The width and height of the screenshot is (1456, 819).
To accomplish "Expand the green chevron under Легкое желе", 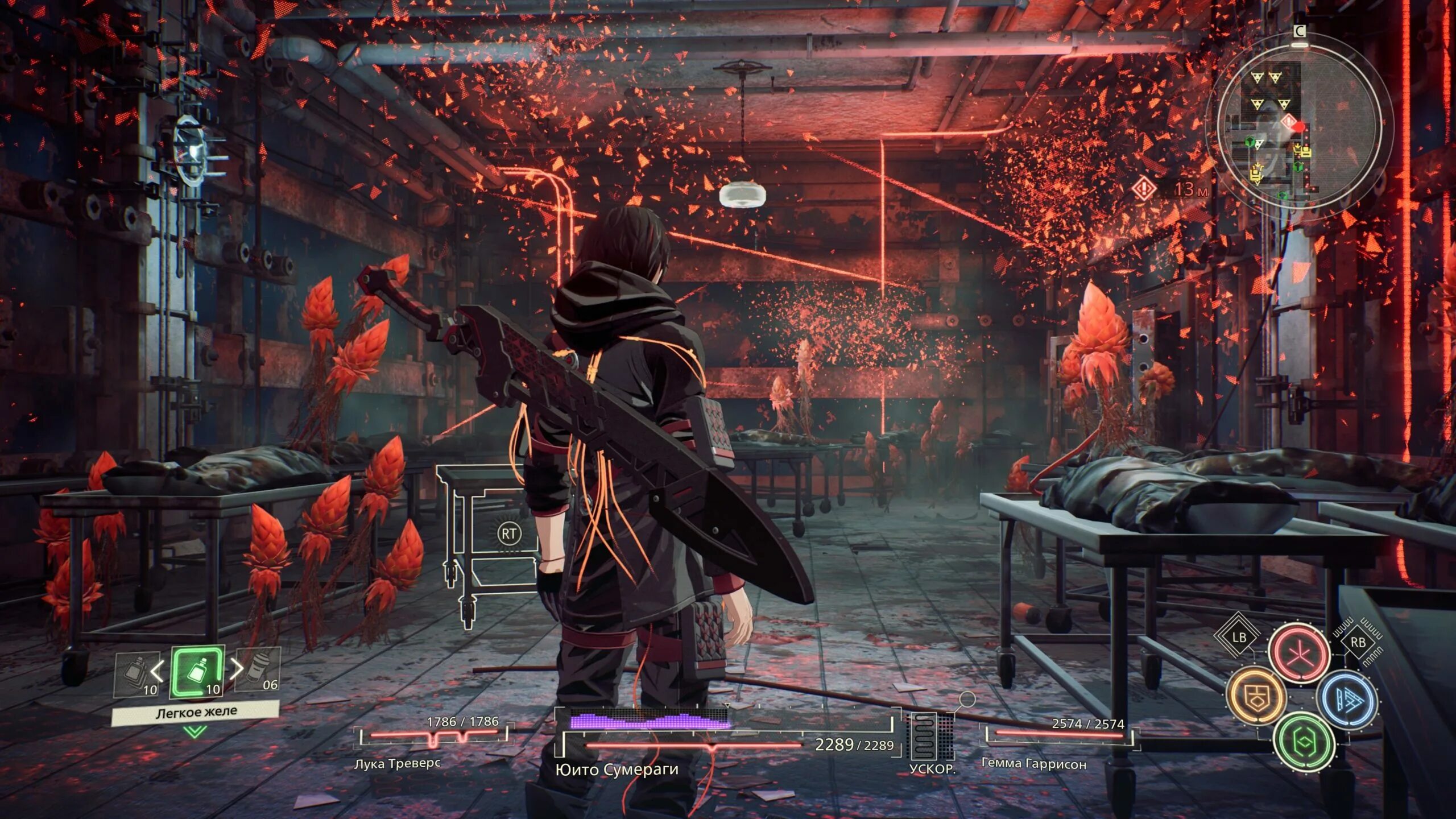I will (195, 733).
